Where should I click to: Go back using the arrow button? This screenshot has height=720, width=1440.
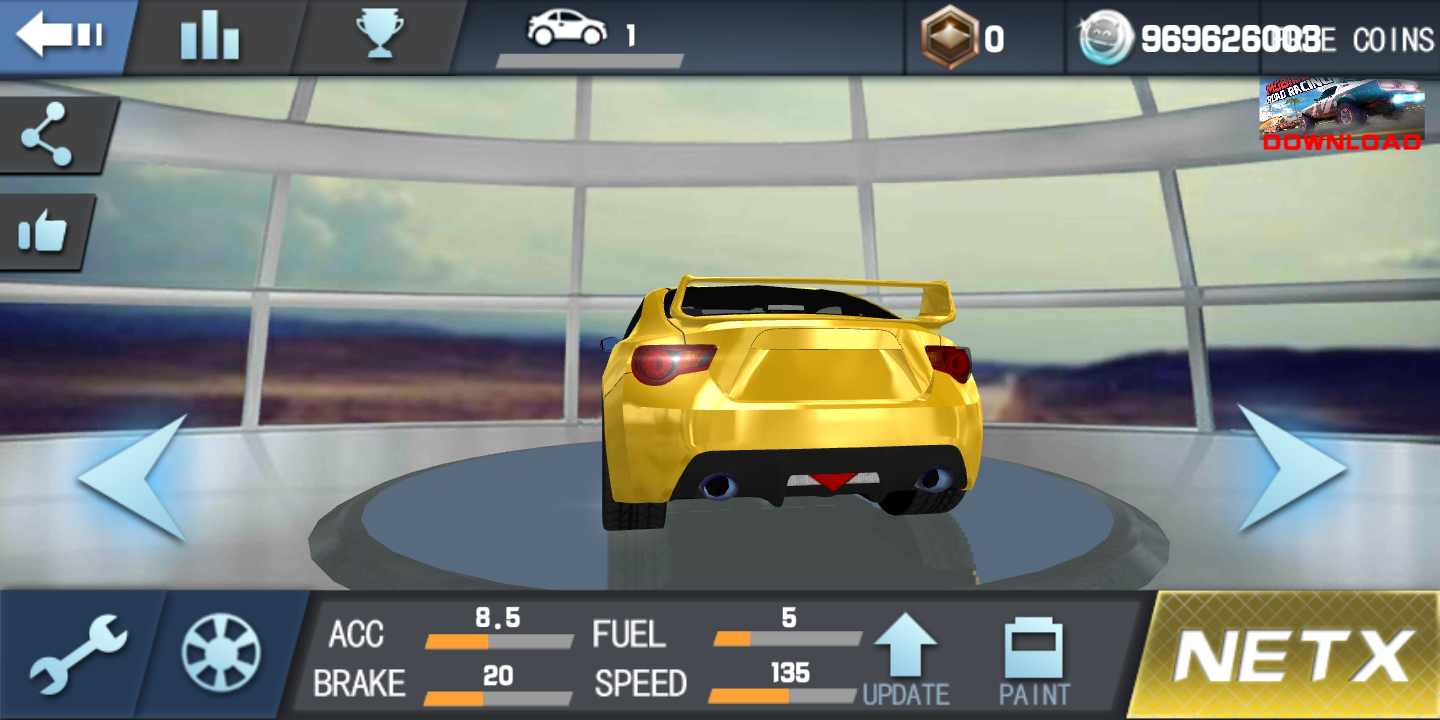[x=60, y=37]
